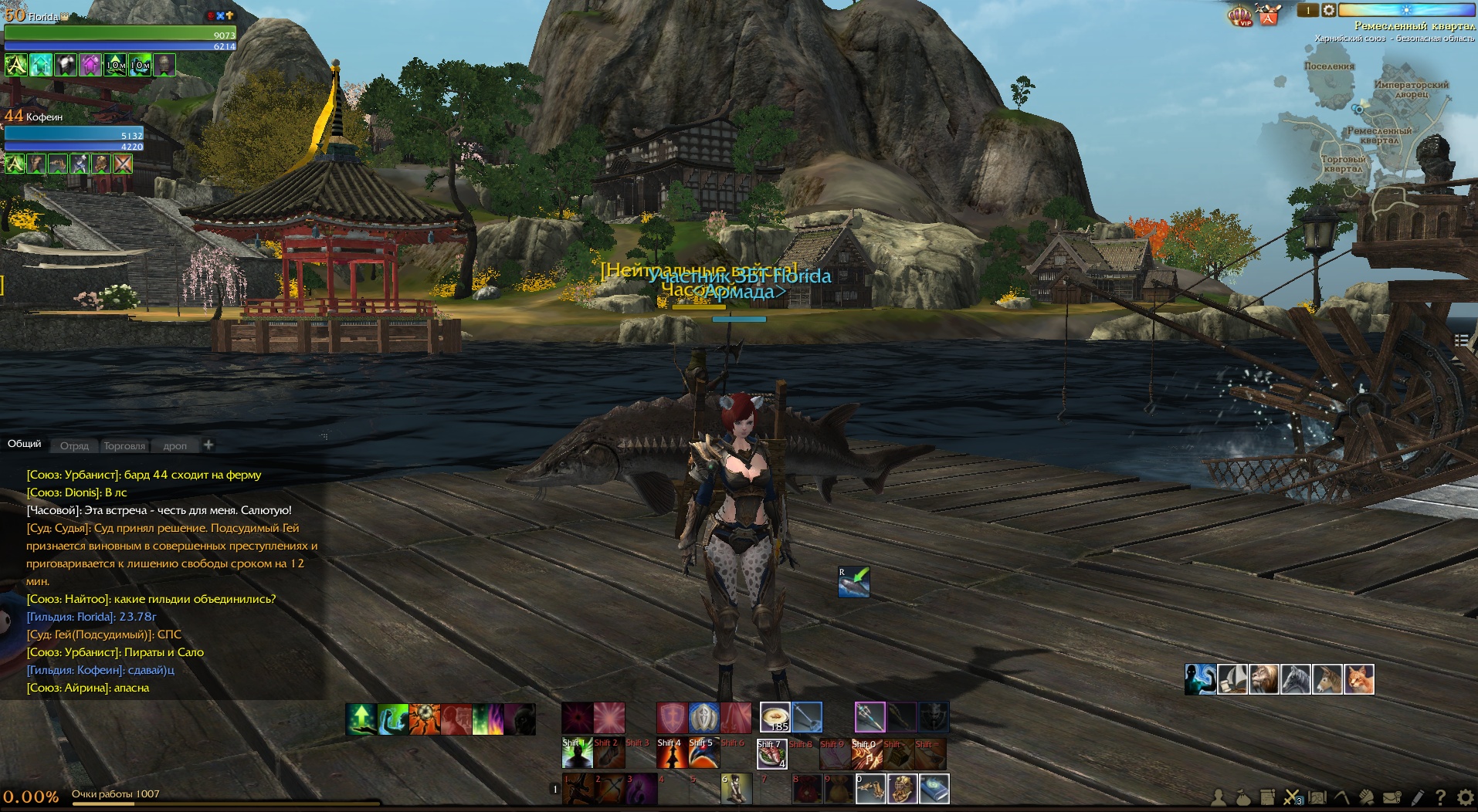Summon the donkey mount

coord(1327,679)
